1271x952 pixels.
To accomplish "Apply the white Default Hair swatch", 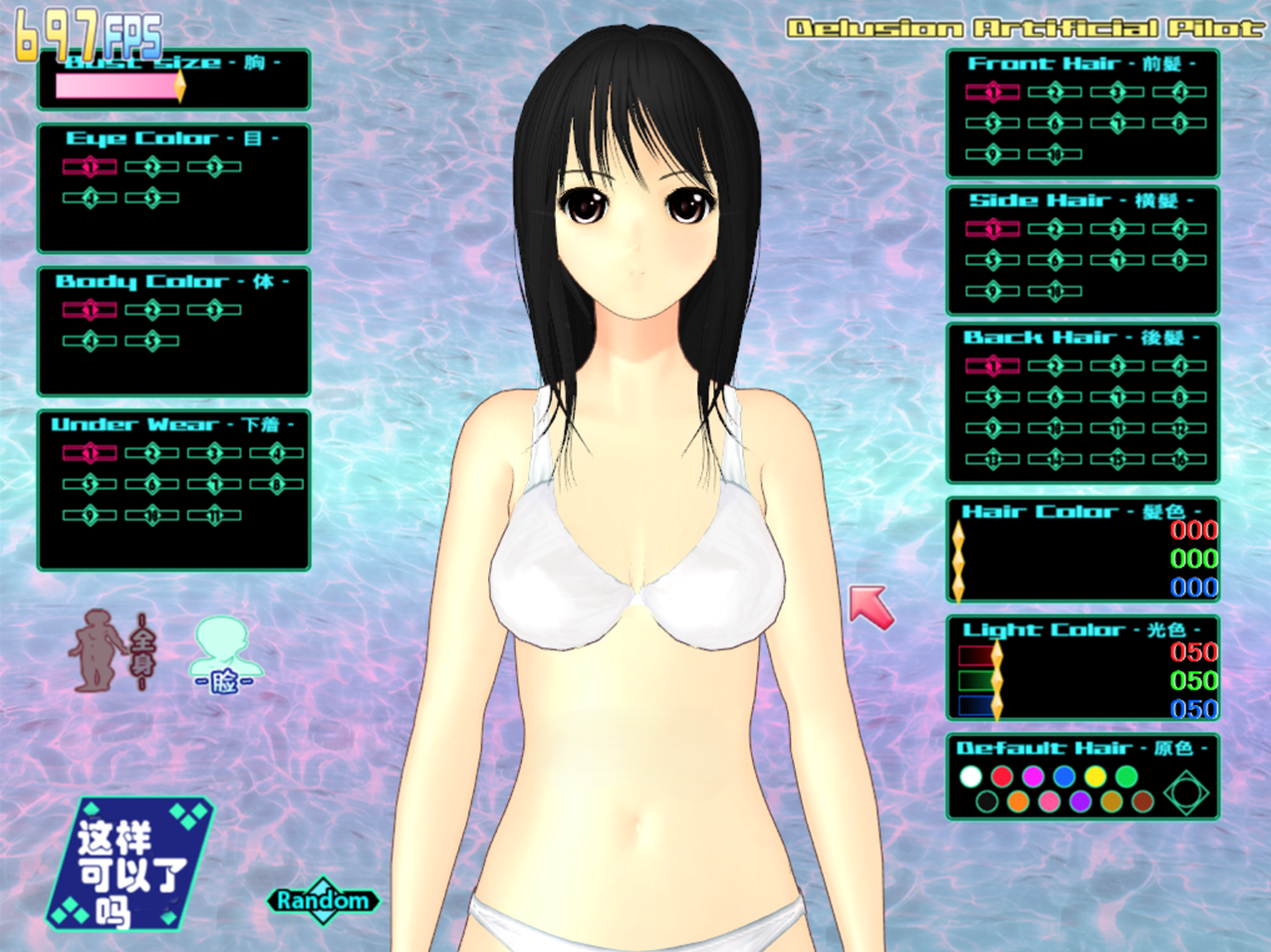I will click(971, 776).
